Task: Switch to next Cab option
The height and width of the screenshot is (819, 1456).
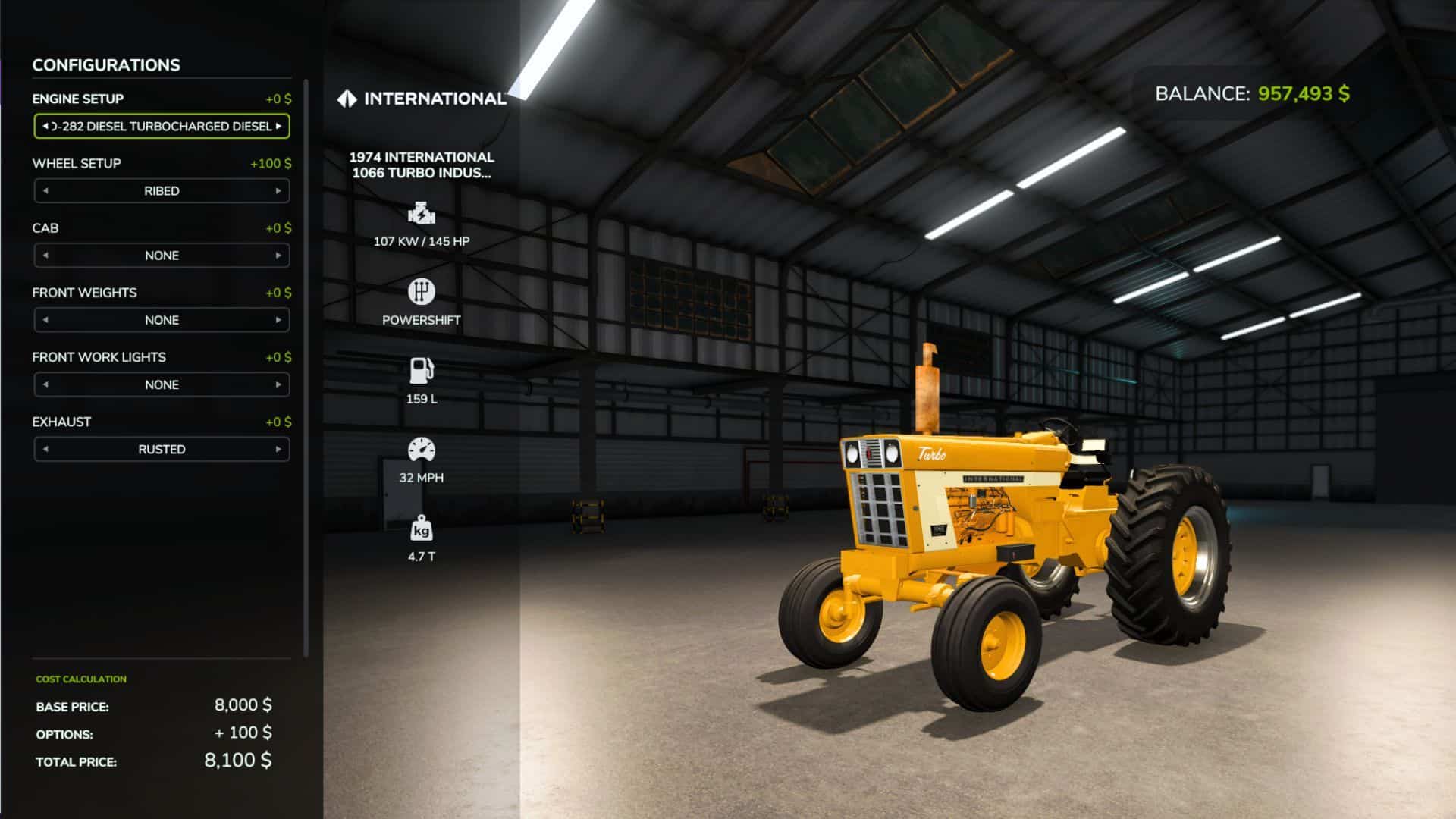Action: [x=278, y=256]
